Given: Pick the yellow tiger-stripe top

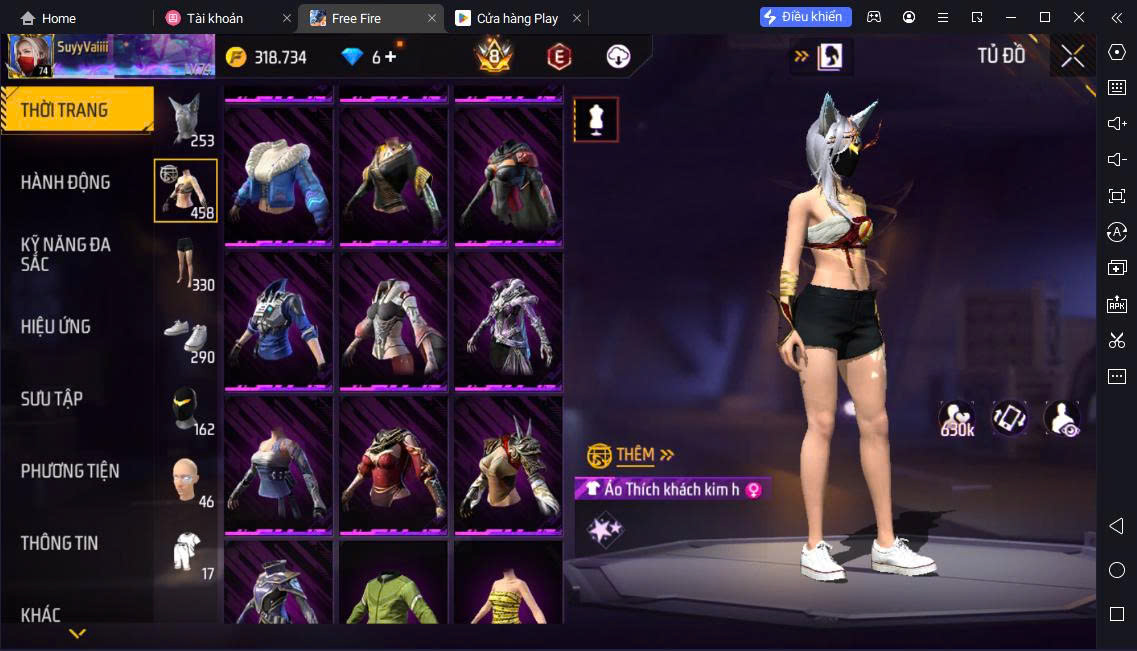Looking at the screenshot, I should tap(508, 590).
